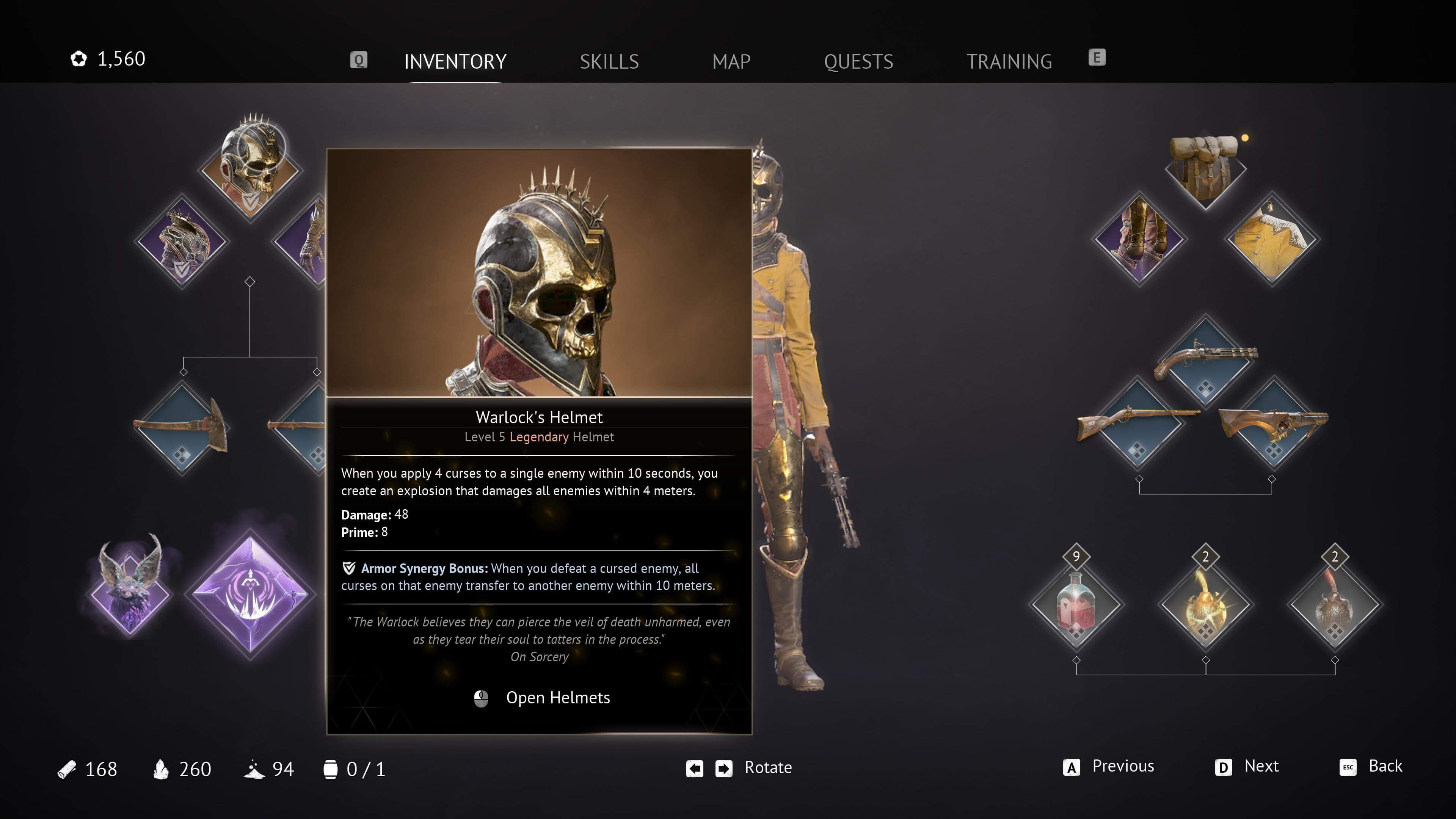The height and width of the screenshot is (819, 1456).
Task: Click Next to view the next item
Action: point(1261,767)
